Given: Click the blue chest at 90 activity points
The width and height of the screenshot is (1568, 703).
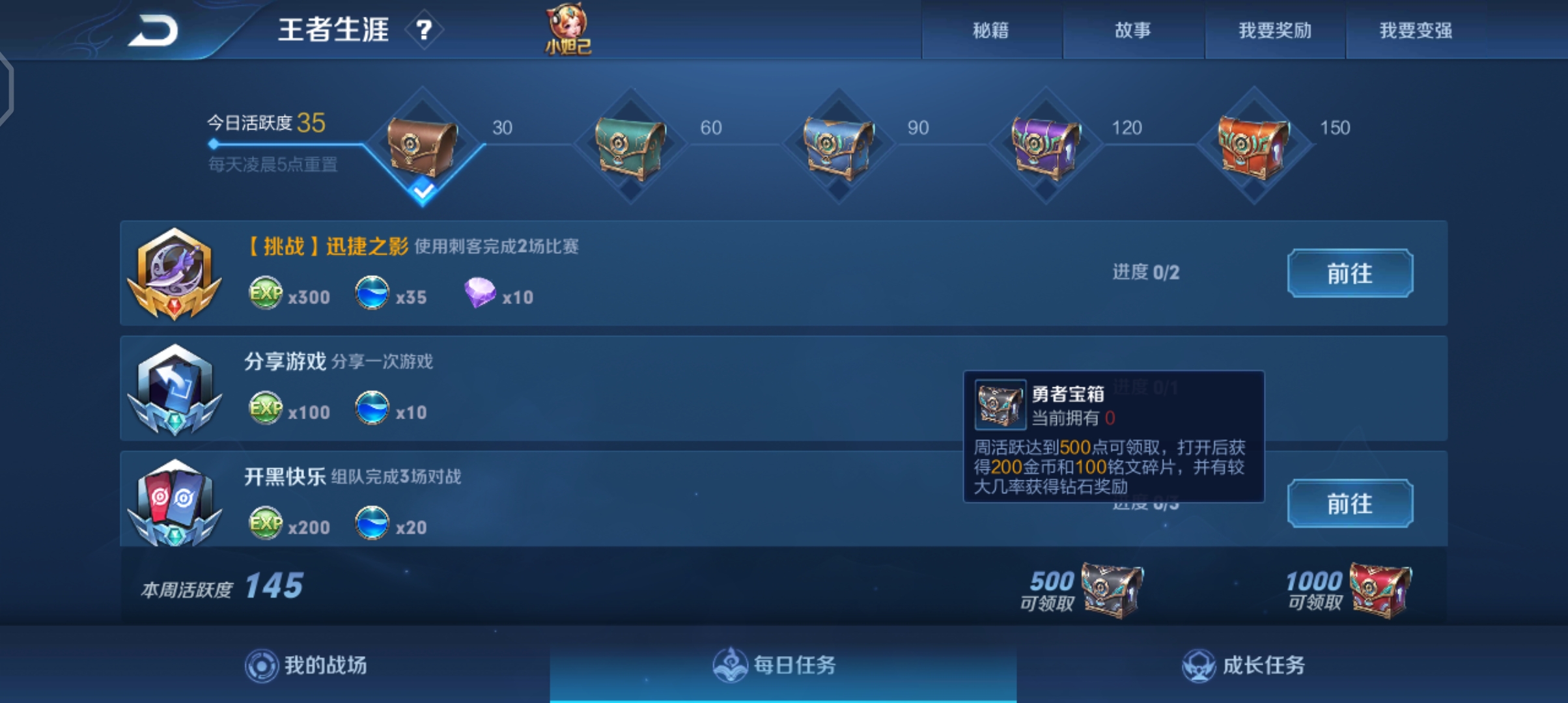Looking at the screenshot, I should click(x=839, y=146).
